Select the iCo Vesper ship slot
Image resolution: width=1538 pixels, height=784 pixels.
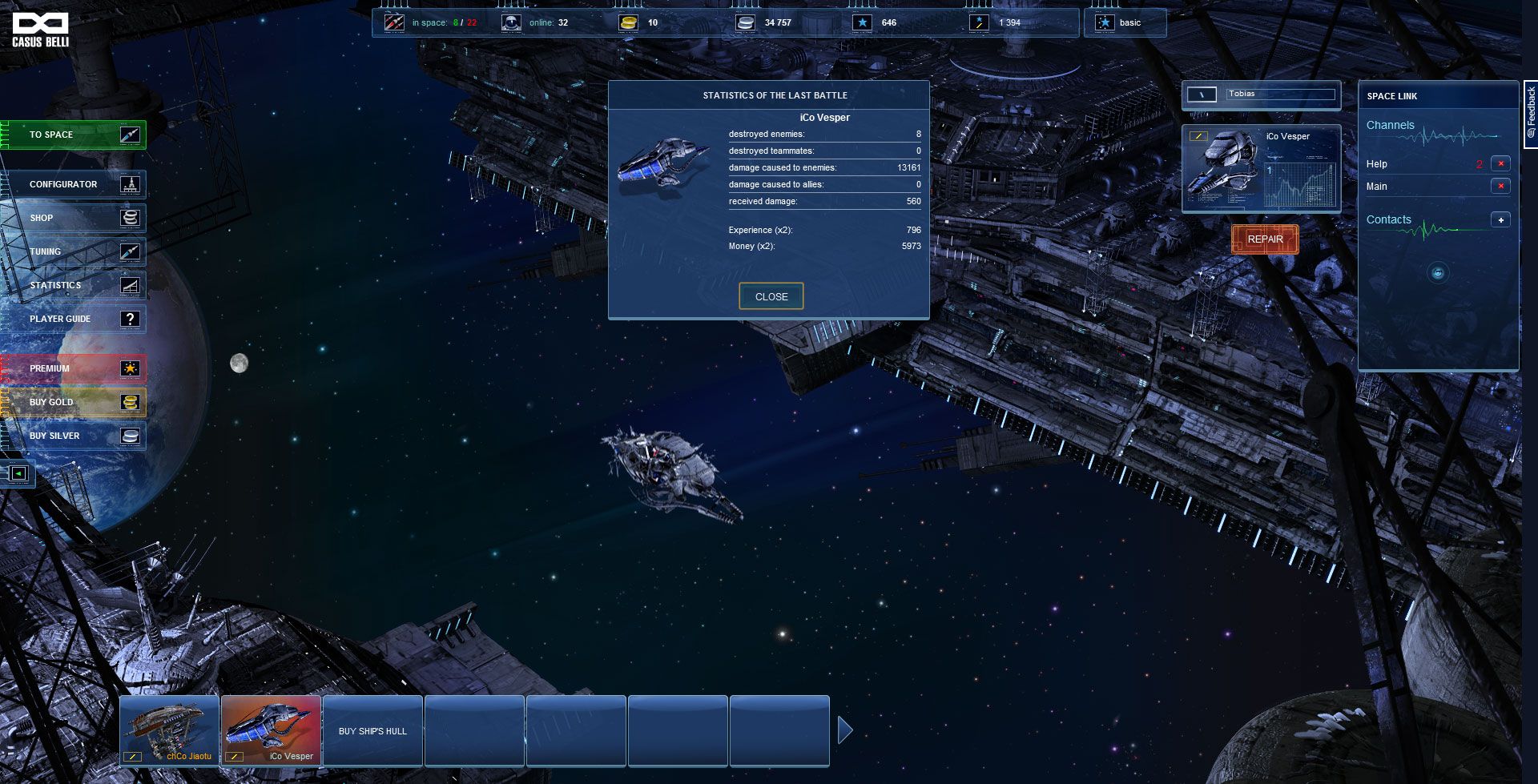(x=271, y=730)
